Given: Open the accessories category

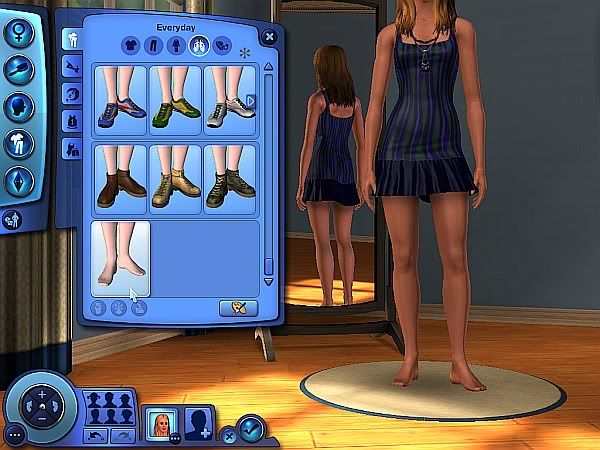Looking at the screenshot, I should (x=223, y=45).
